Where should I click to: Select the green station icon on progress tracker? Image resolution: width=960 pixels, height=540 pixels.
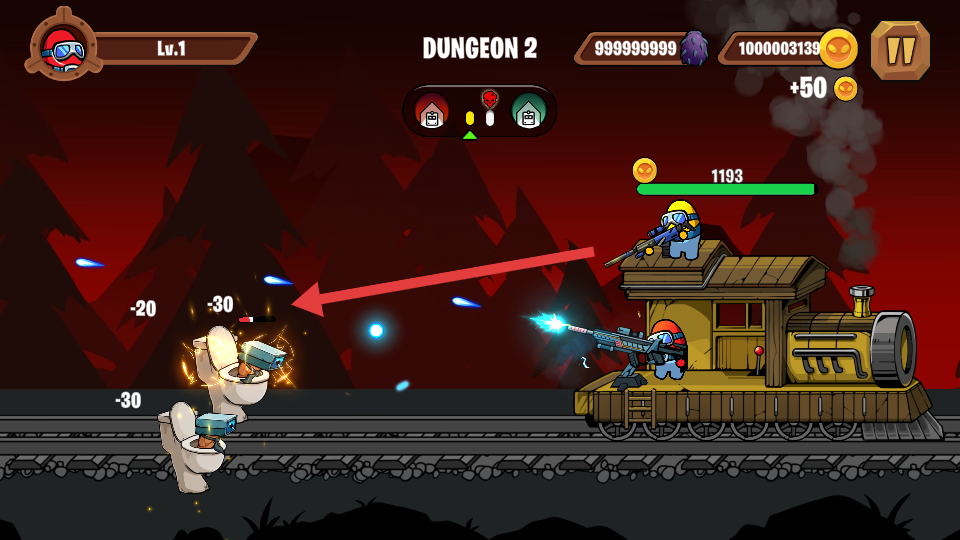tap(527, 111)
